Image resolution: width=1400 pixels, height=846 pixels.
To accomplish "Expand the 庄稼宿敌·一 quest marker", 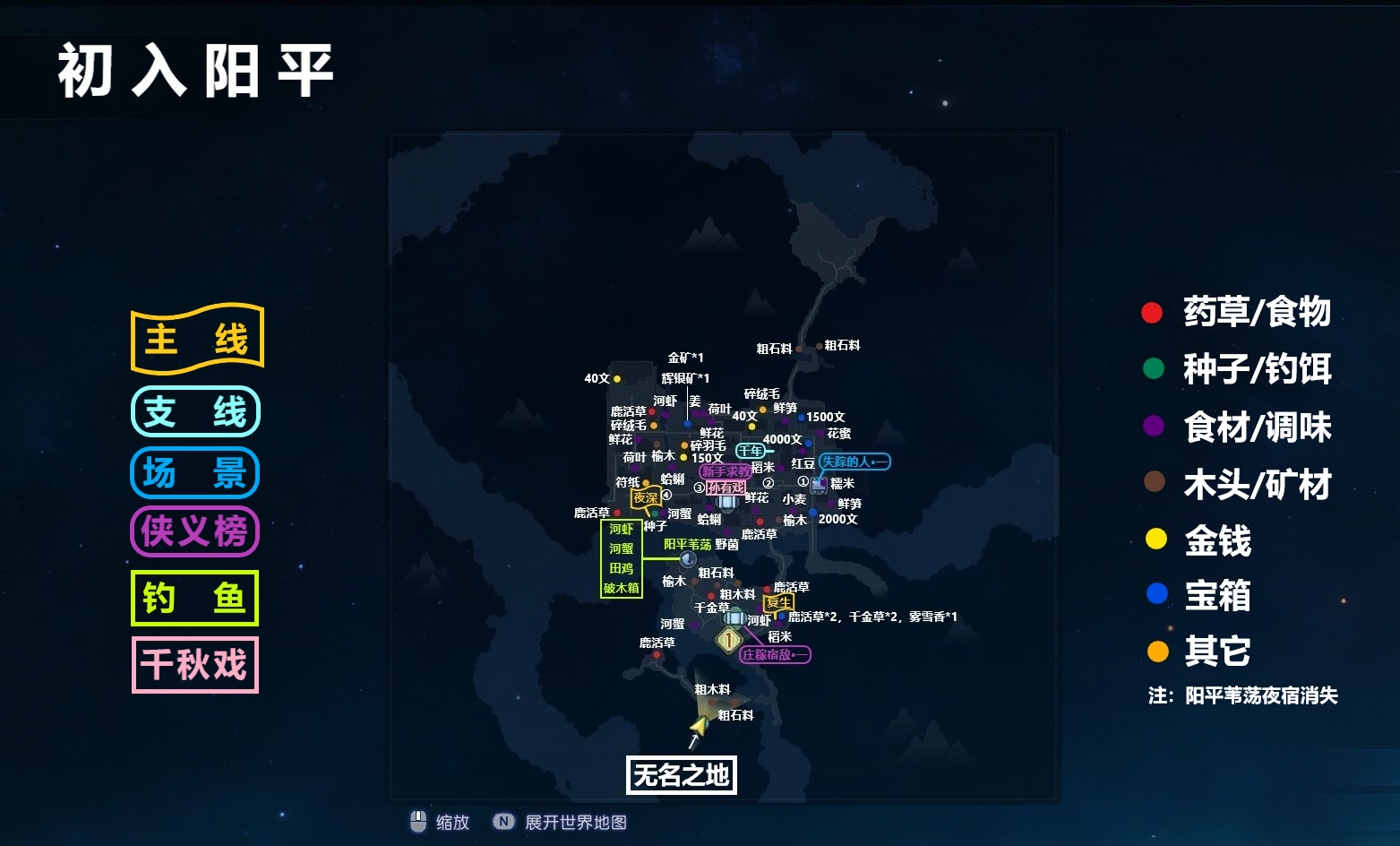I will click(x=775, y=655).
